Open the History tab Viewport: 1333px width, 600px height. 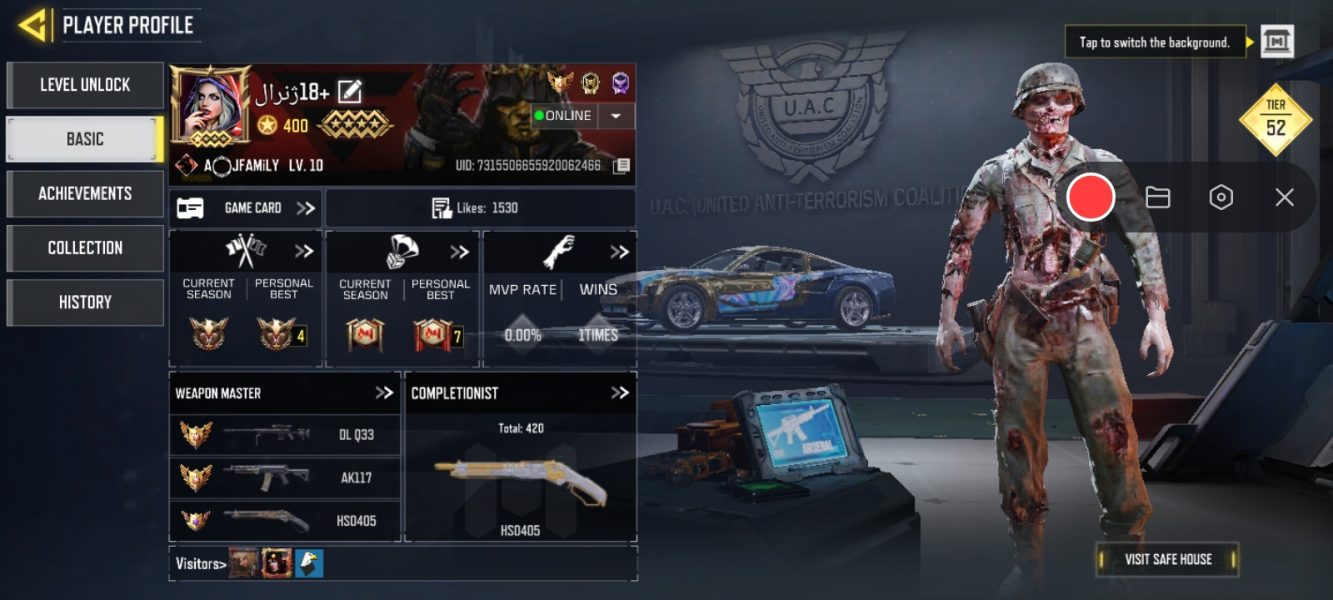click(85, 301)
